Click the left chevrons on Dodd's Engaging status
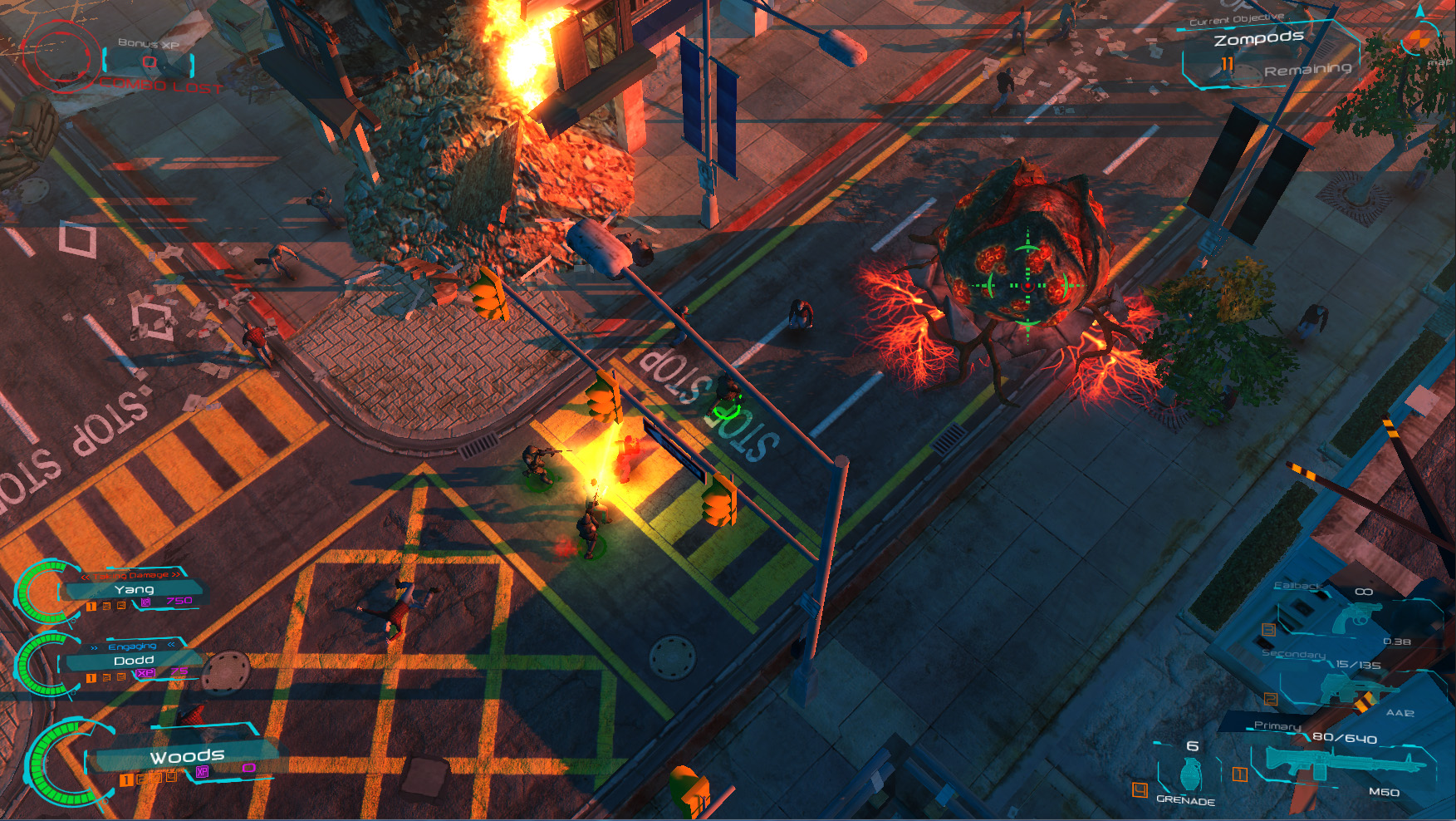 tap(93, 646)
